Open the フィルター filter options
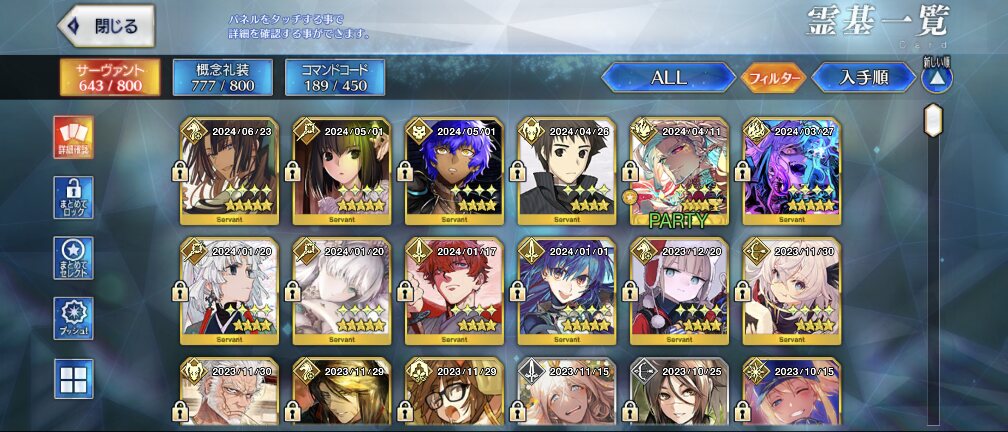This screenshot has height=432, width=1008. click(x=771, y=78)
